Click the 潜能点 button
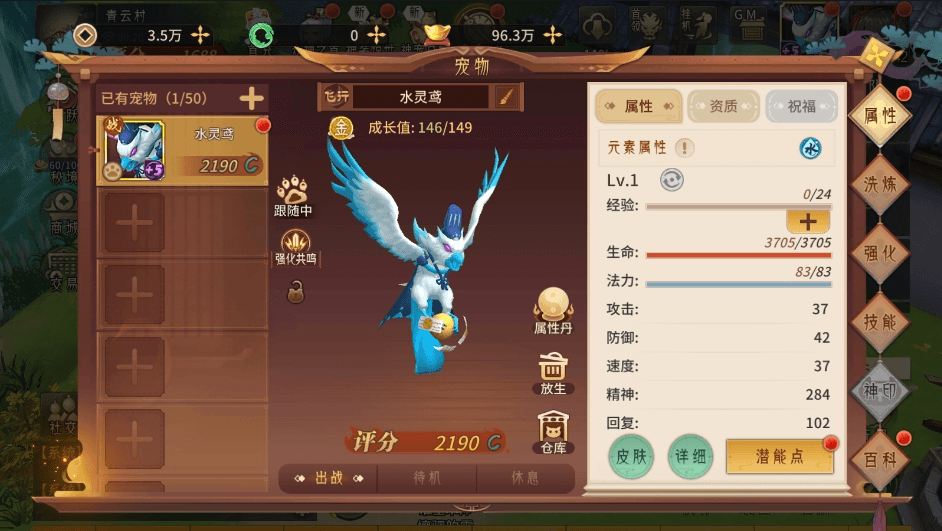942x531 pixels. pyautogui.click(x=779, y=456)
